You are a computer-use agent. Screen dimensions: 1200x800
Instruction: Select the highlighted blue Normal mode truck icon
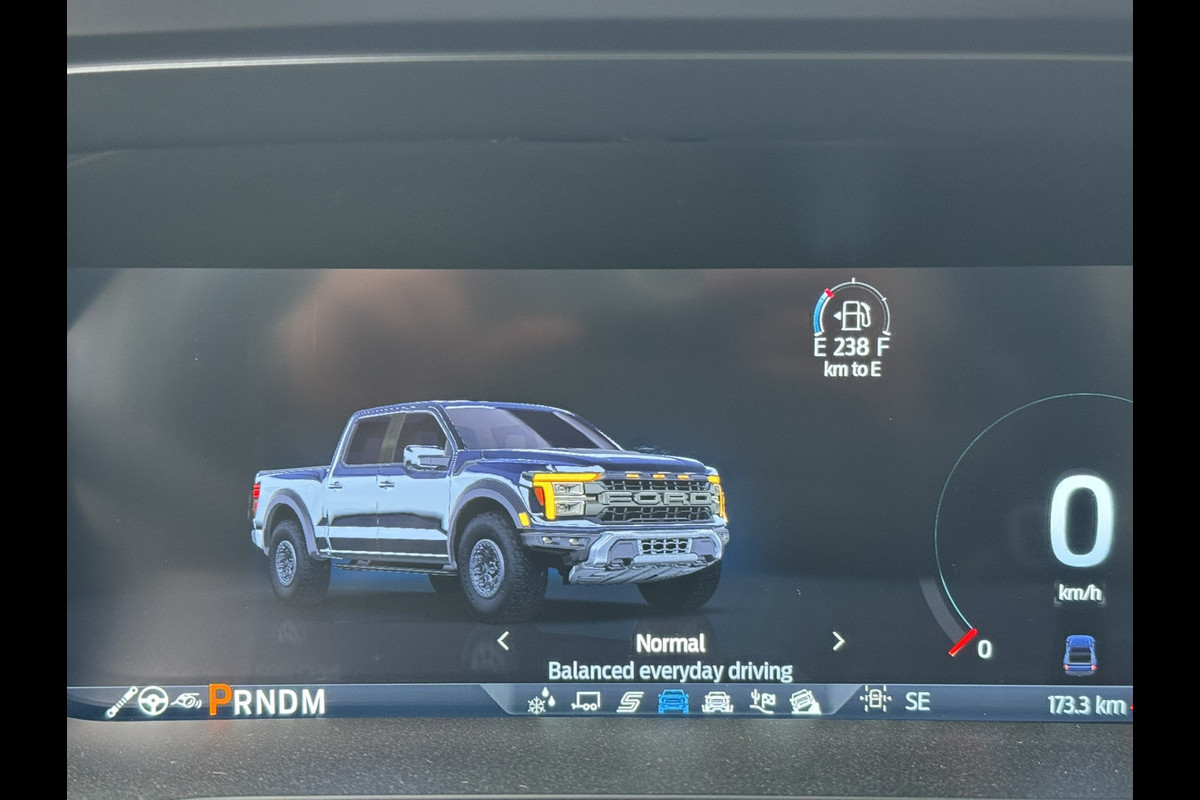673,701
